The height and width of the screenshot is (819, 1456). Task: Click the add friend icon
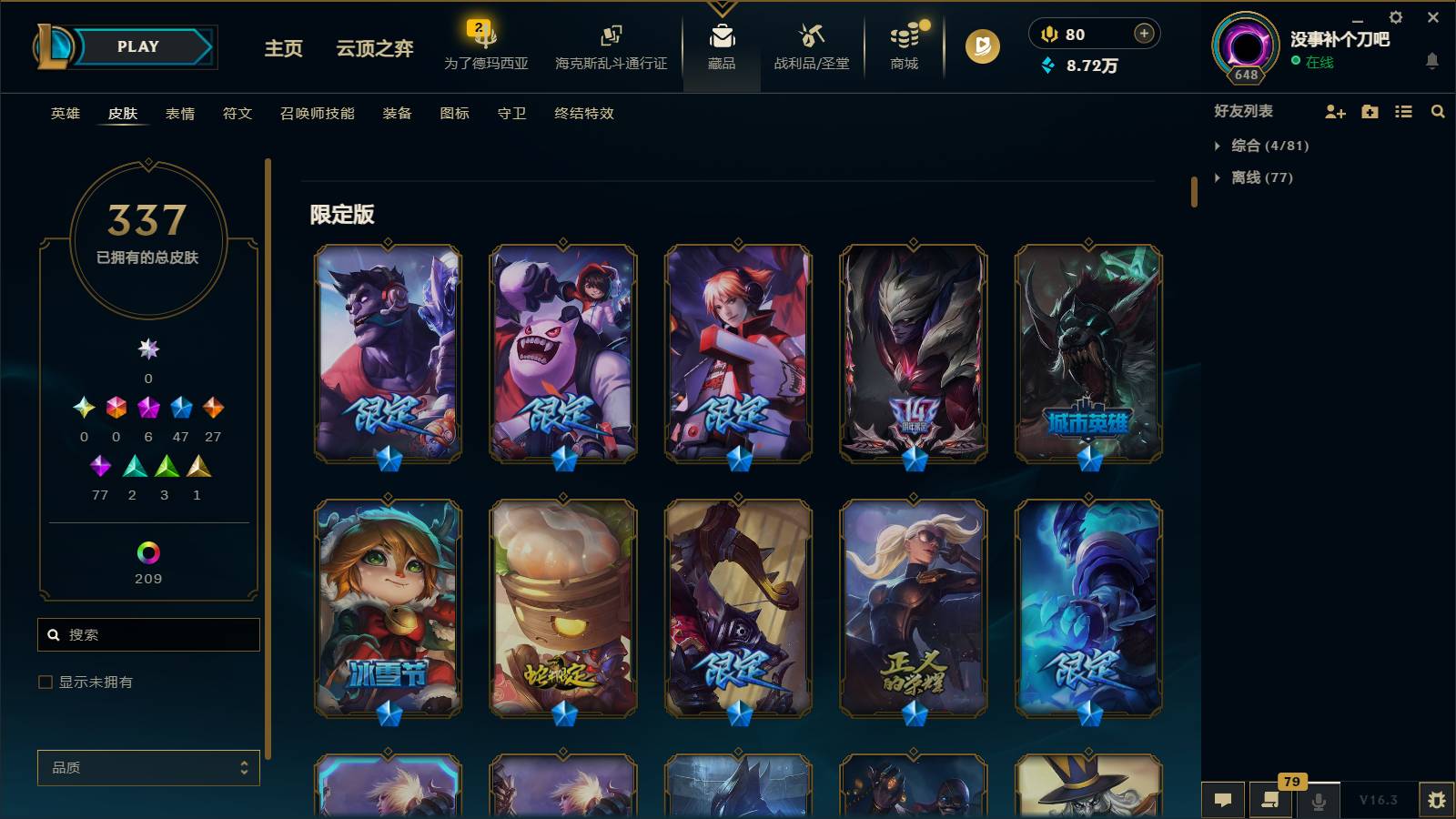point(1334,111)
